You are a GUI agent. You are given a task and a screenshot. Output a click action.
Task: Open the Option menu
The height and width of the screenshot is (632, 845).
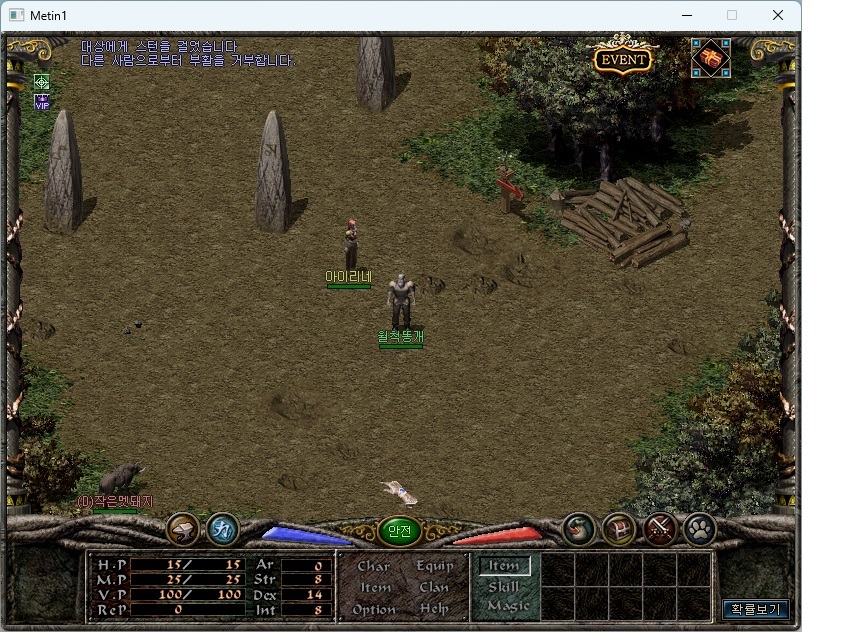374,609
